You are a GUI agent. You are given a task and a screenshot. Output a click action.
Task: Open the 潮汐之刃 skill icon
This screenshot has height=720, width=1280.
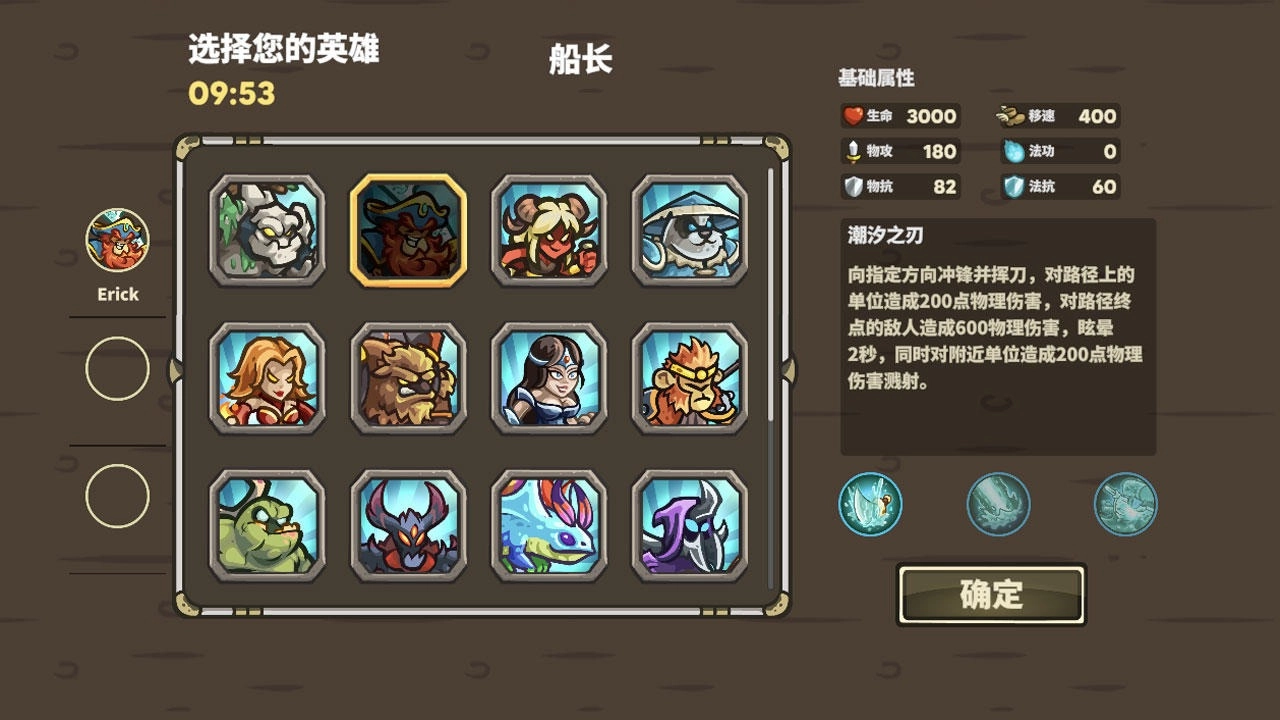869,505
